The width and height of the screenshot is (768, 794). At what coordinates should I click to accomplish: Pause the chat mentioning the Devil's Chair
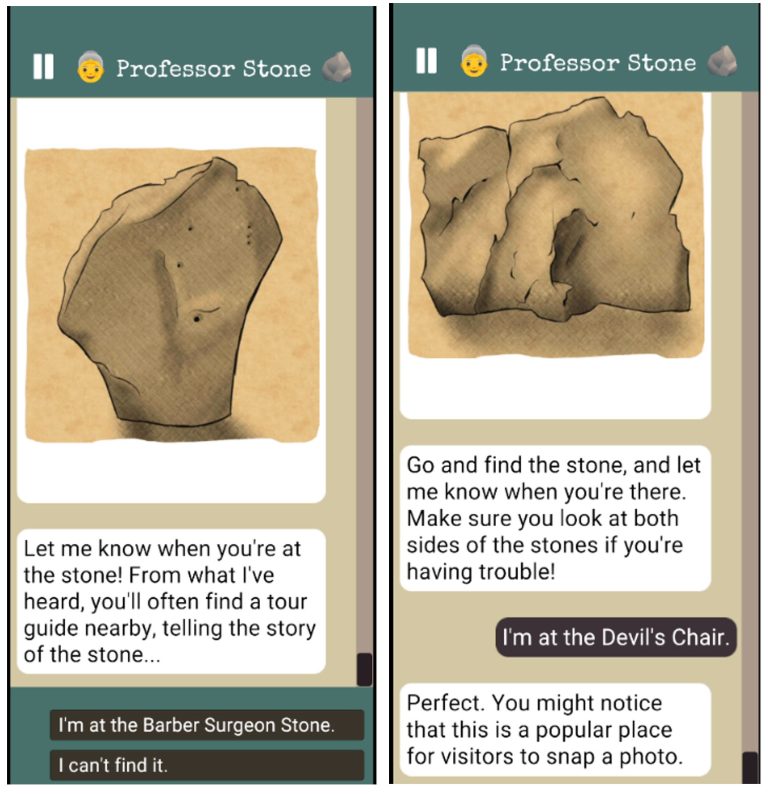pyautogui.click(x=426, y=62)
